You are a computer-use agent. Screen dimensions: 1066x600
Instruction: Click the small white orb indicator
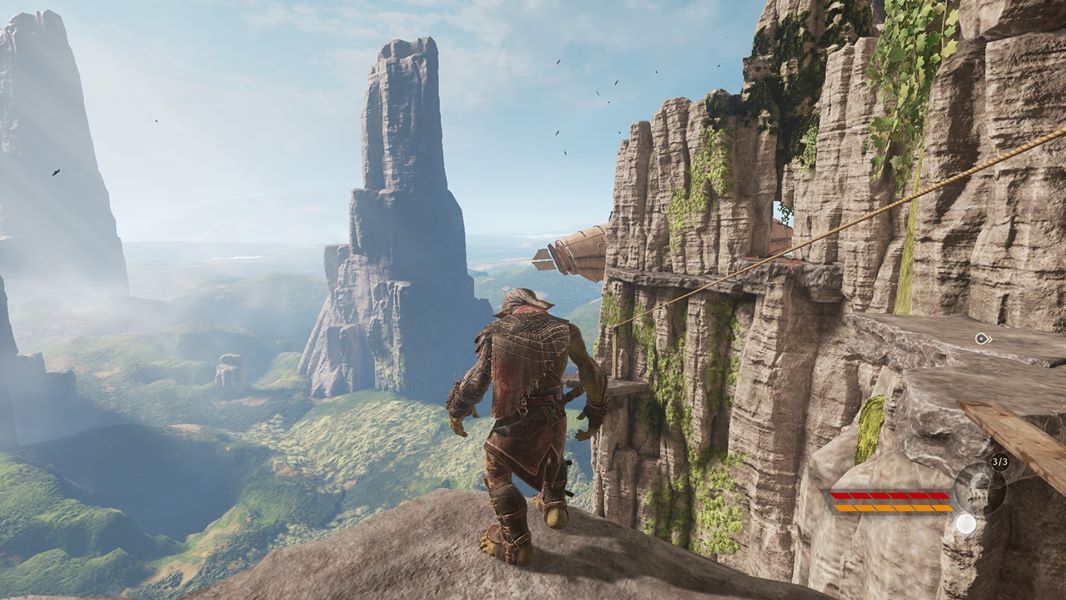point(965,523)
